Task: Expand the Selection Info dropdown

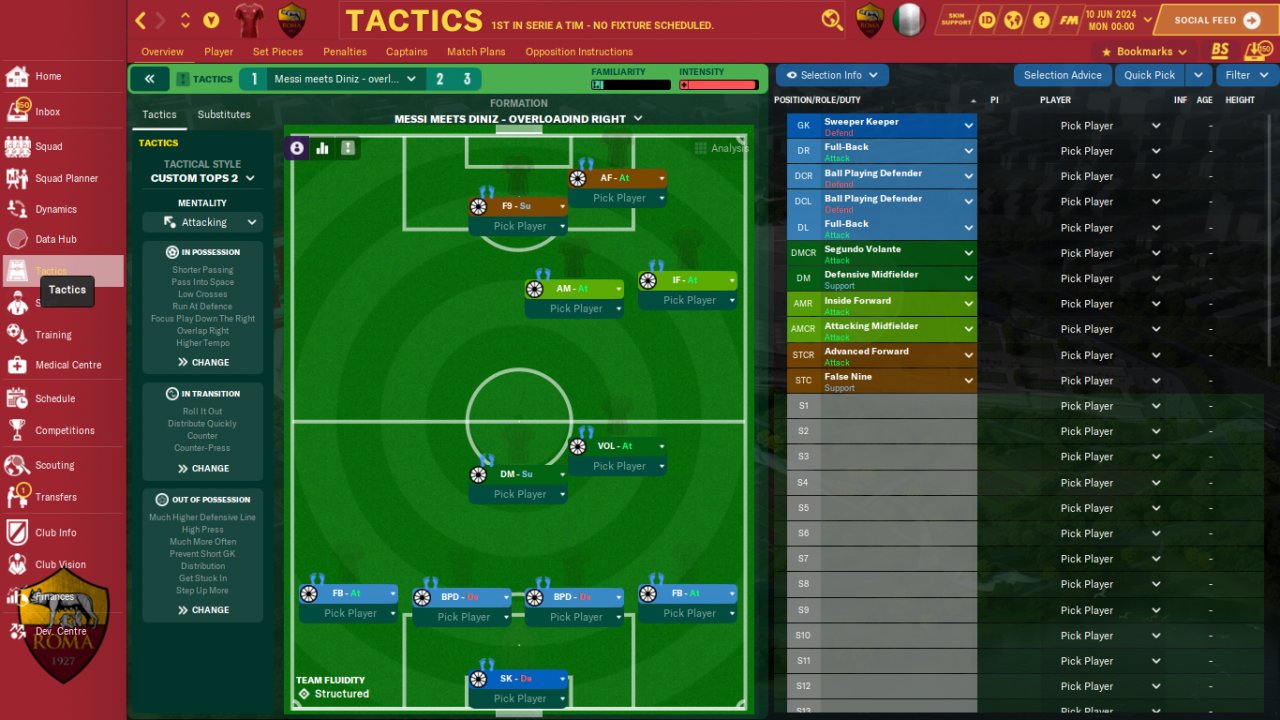Action: pos(832,75)
